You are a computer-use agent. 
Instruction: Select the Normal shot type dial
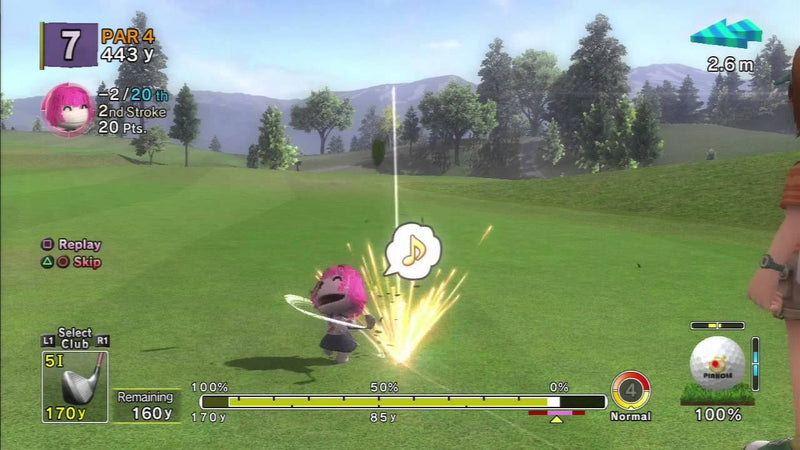pyautogui.click(x=631, y=390)
